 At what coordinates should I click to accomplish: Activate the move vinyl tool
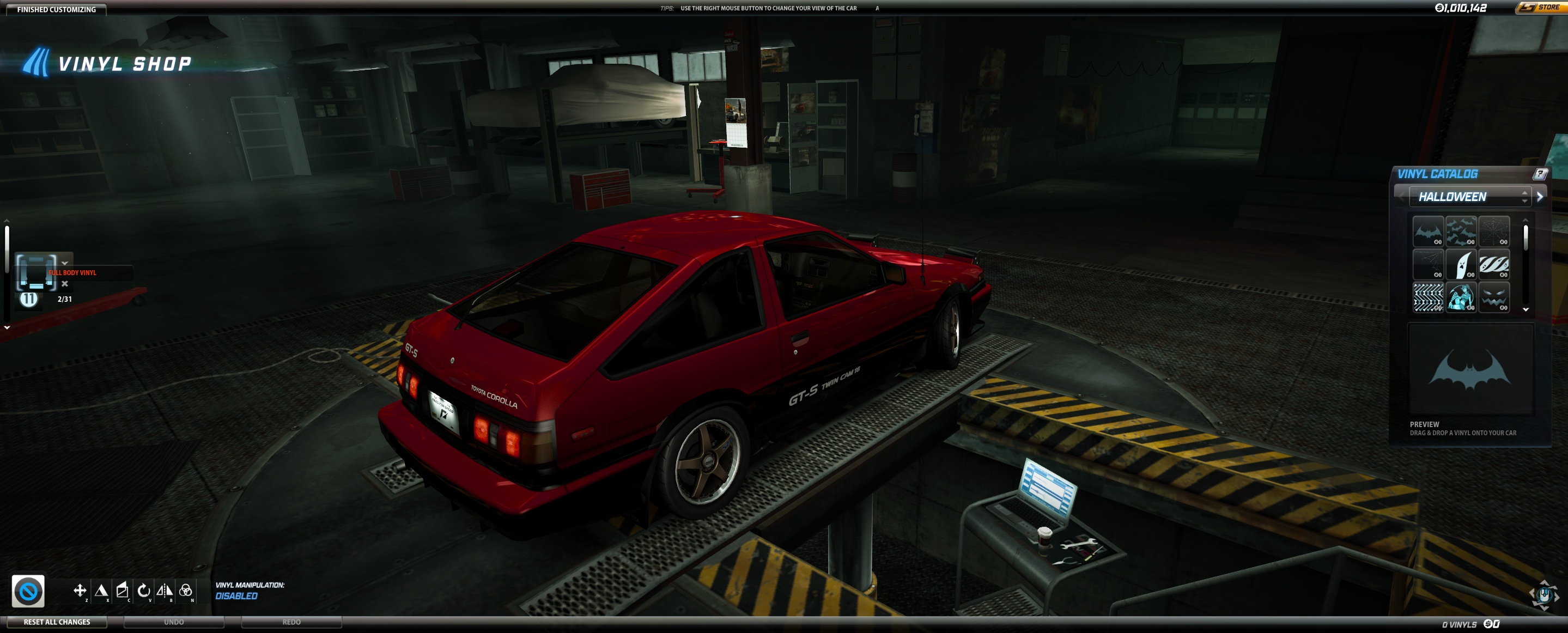click(x=80, y=590)
